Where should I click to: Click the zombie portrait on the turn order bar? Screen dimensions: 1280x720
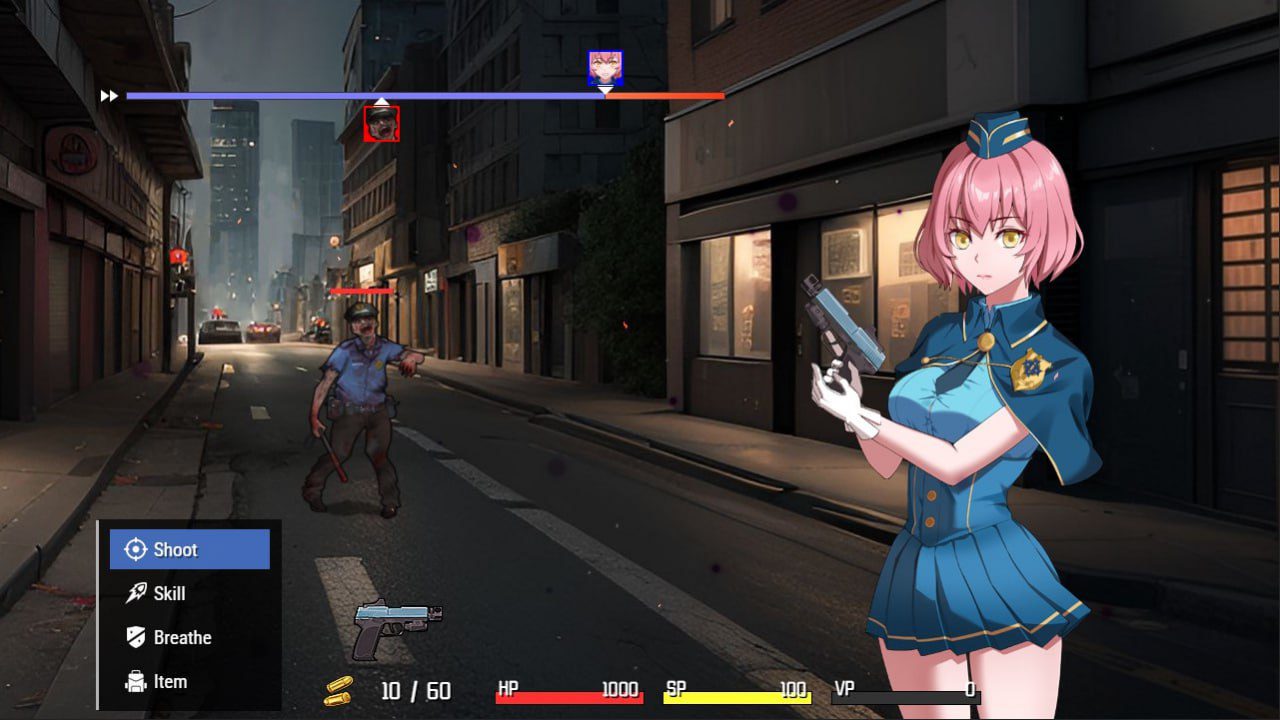[x=384, y=122]
